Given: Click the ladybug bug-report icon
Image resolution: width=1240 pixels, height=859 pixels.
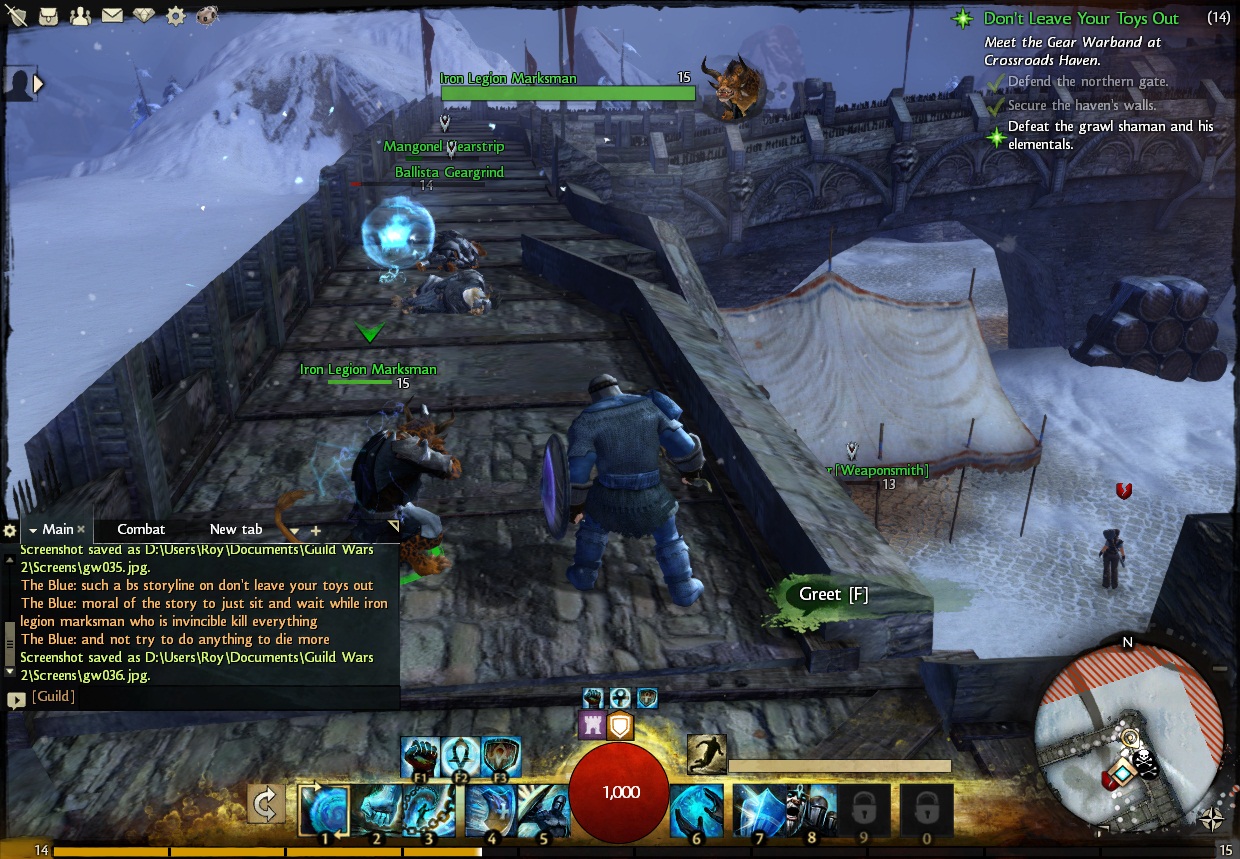Looking at the screenshot, I should pos(207,15).
